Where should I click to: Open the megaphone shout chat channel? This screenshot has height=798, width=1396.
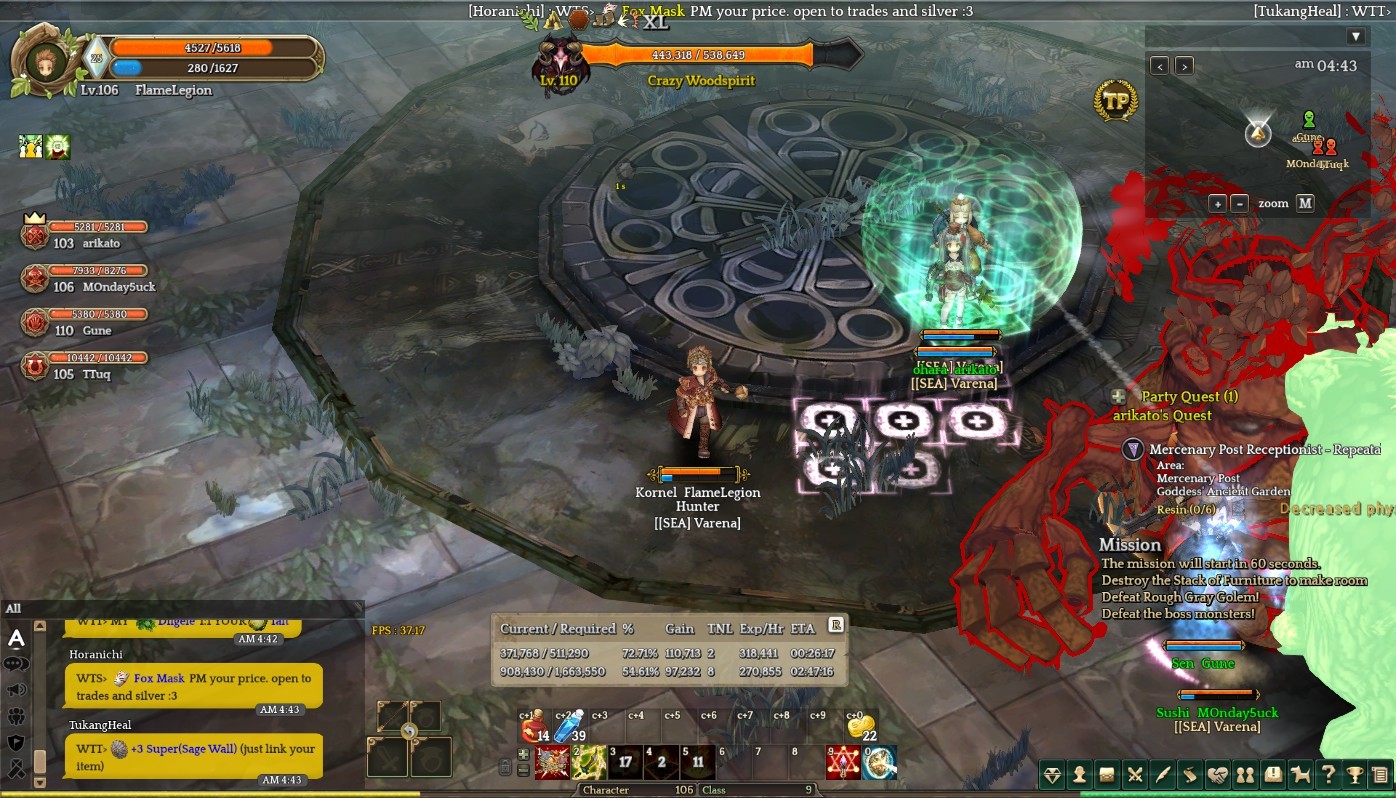16,690
